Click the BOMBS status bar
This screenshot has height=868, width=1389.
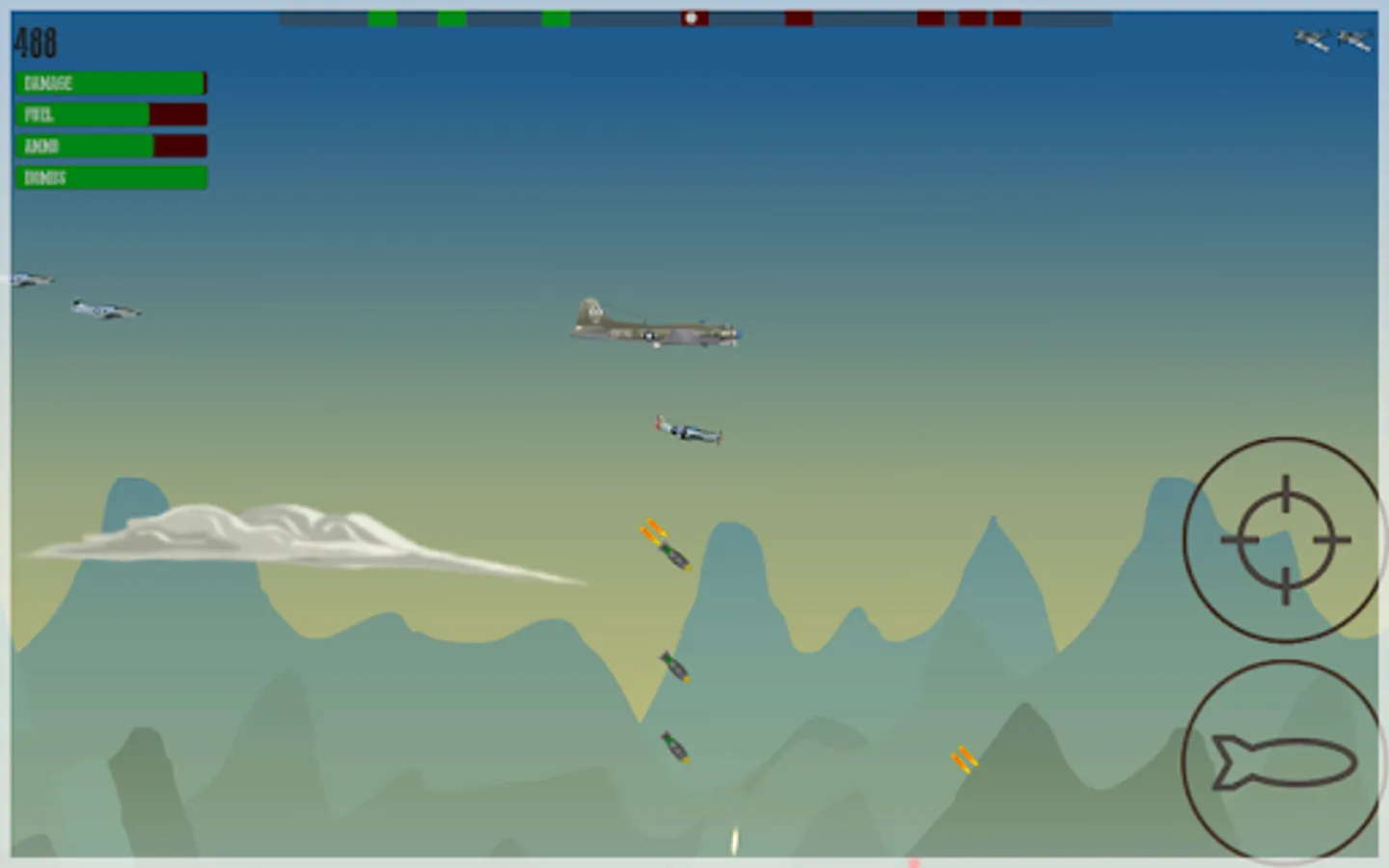[x=109, y=178]
